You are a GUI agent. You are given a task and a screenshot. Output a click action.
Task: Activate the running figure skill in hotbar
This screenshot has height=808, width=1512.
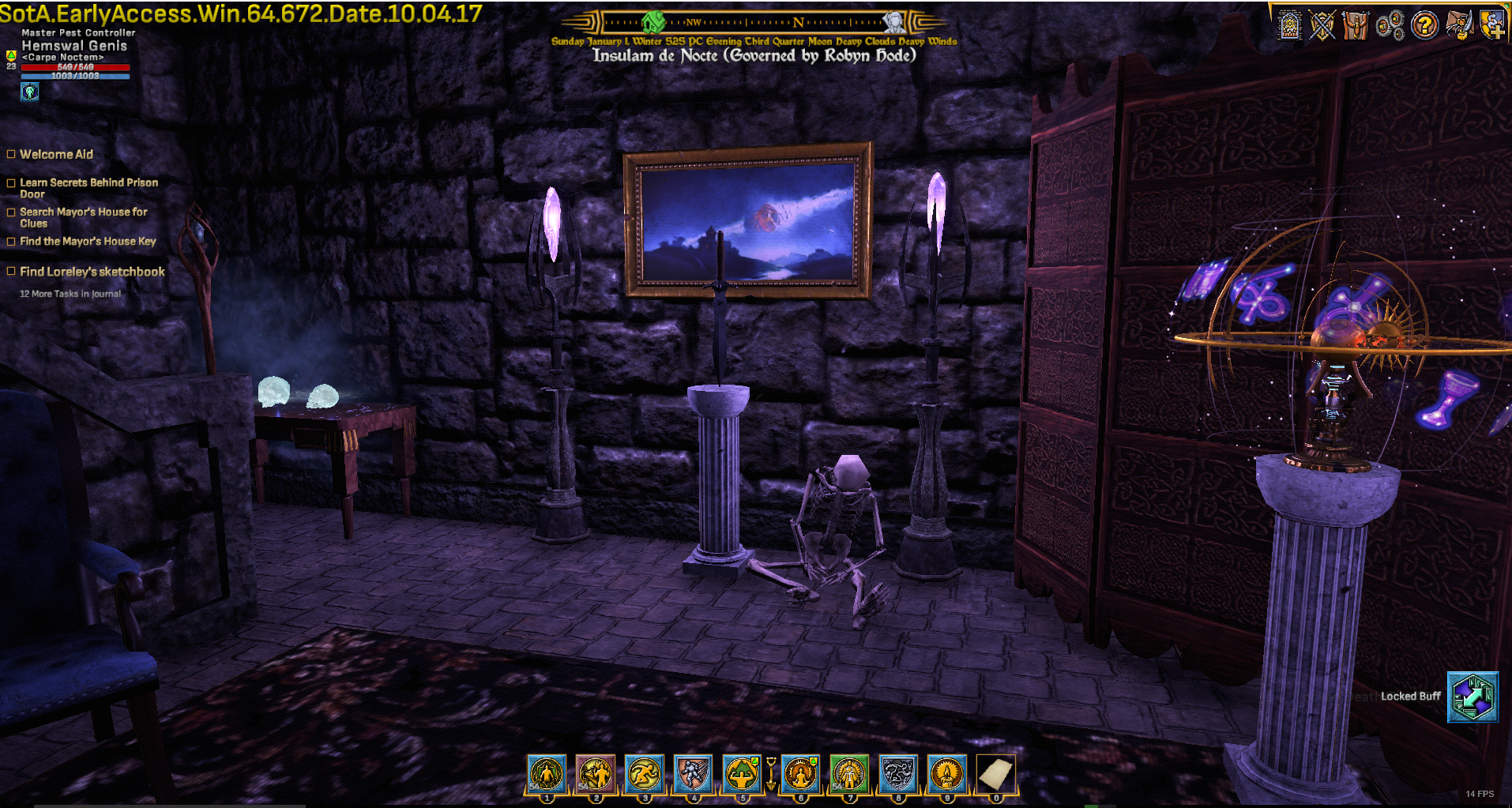645,773
